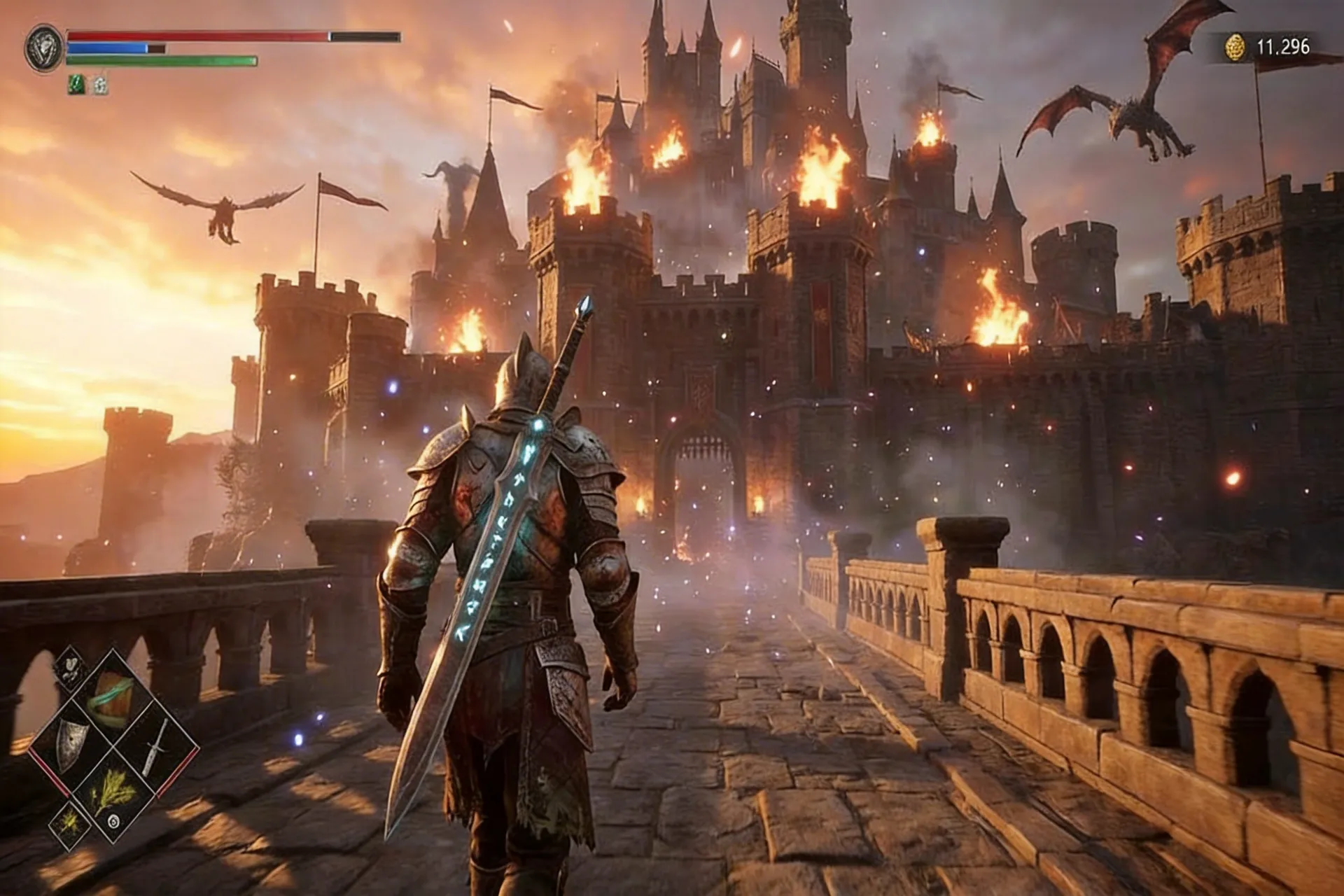Click the green stamina bar
The image size is (1344, 896).
150,60
